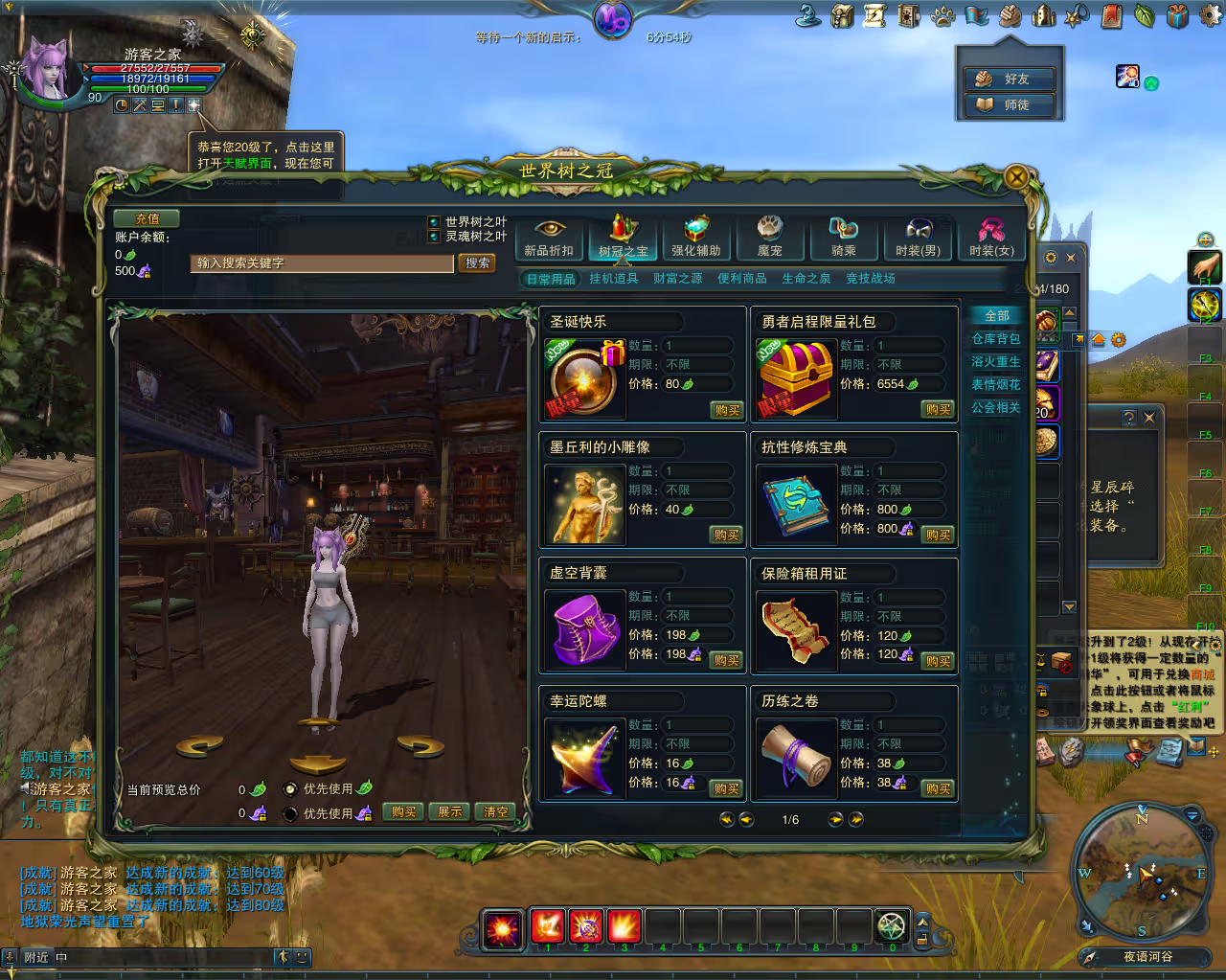Screen dimensions: 1226x980
Task: Buy the 勇者启程限量礼包 gift pack
Action: click(x=939, y=410)
